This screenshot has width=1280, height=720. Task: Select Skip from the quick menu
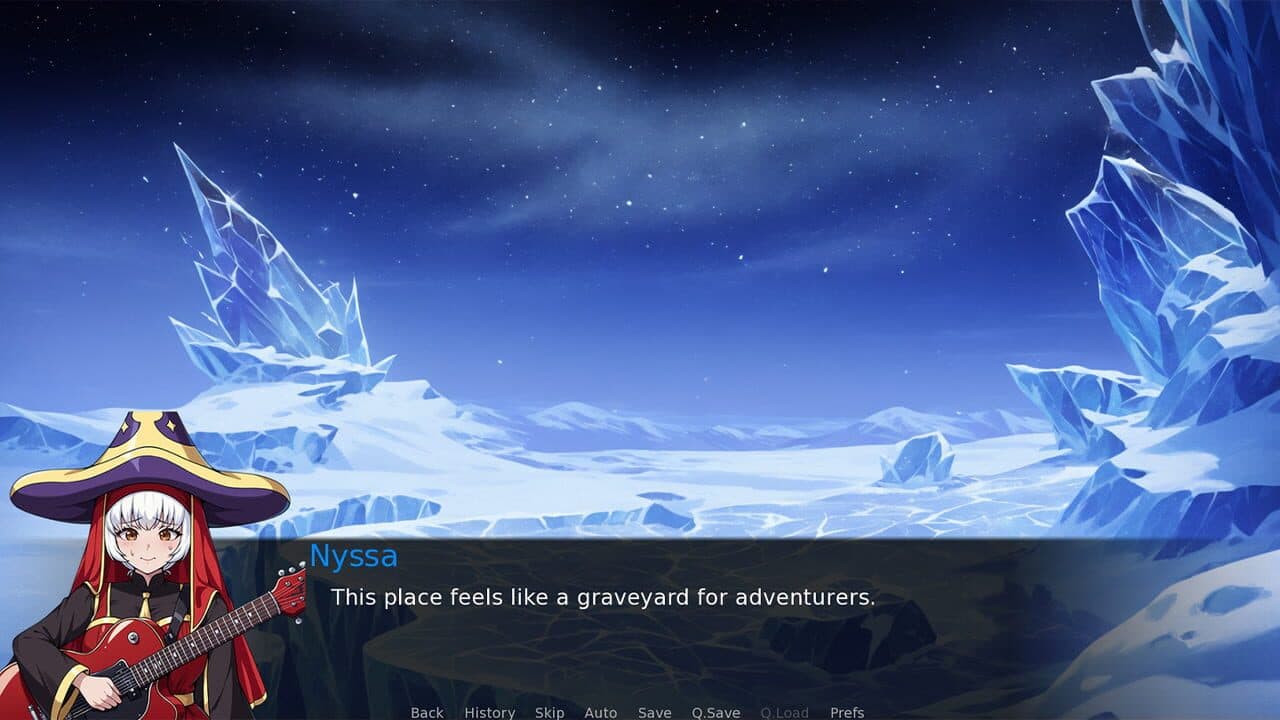coord(549,712)
